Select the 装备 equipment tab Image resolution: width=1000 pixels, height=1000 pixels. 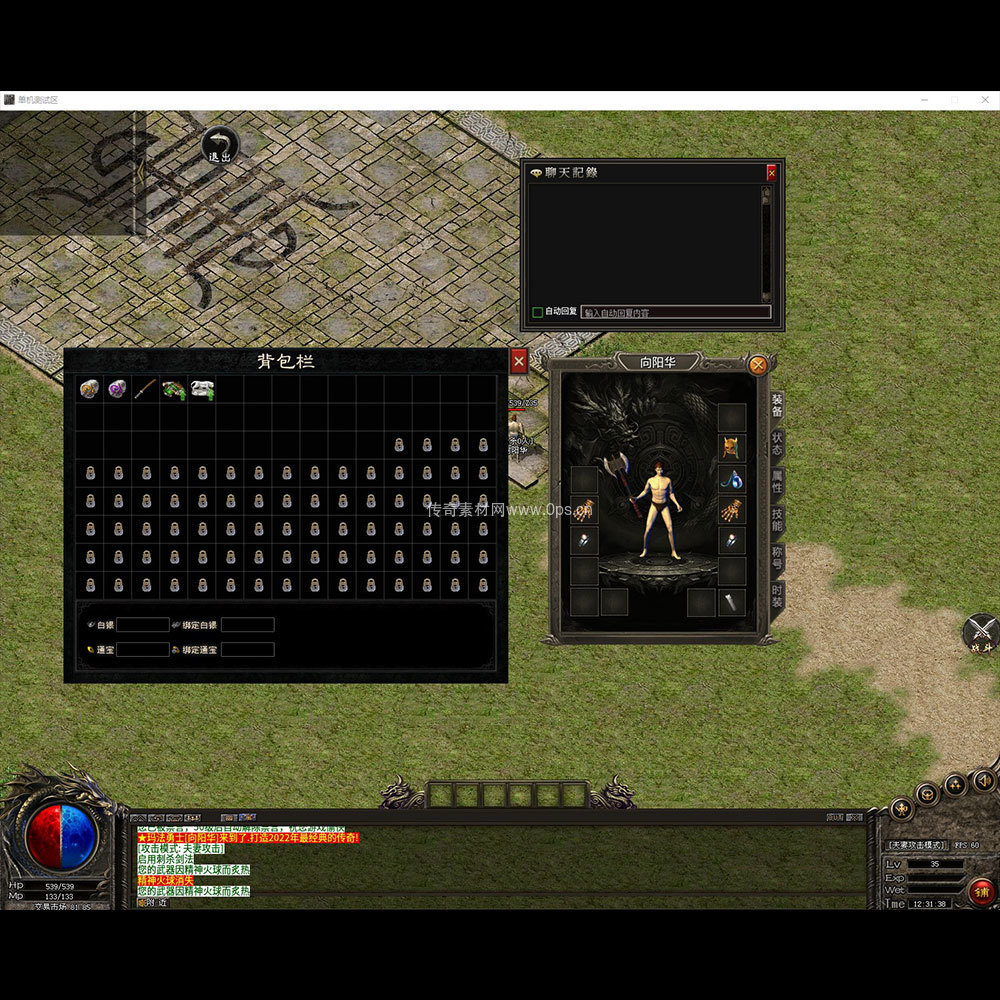point(777,406)
